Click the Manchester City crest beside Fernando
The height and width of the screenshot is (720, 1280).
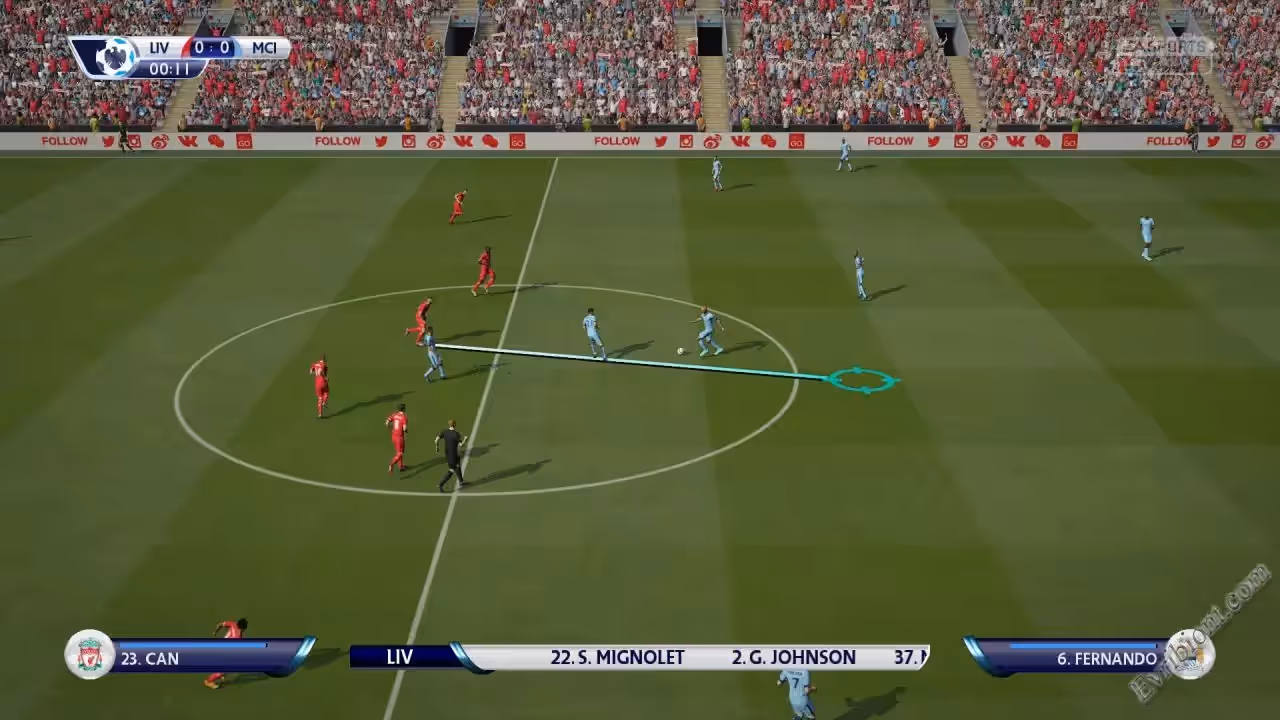(1189, 655)
